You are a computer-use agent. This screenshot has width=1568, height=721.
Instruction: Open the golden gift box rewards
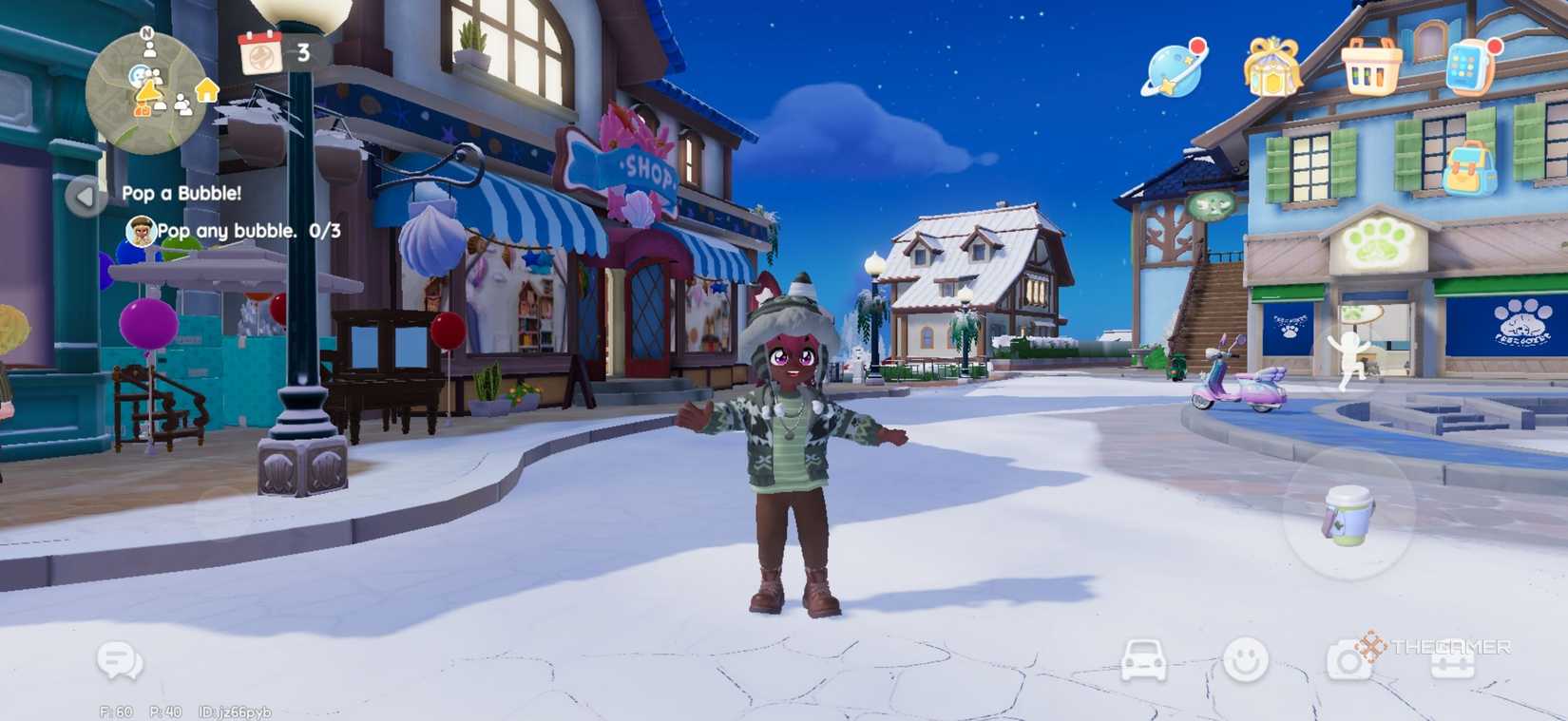pos(1273,68)
